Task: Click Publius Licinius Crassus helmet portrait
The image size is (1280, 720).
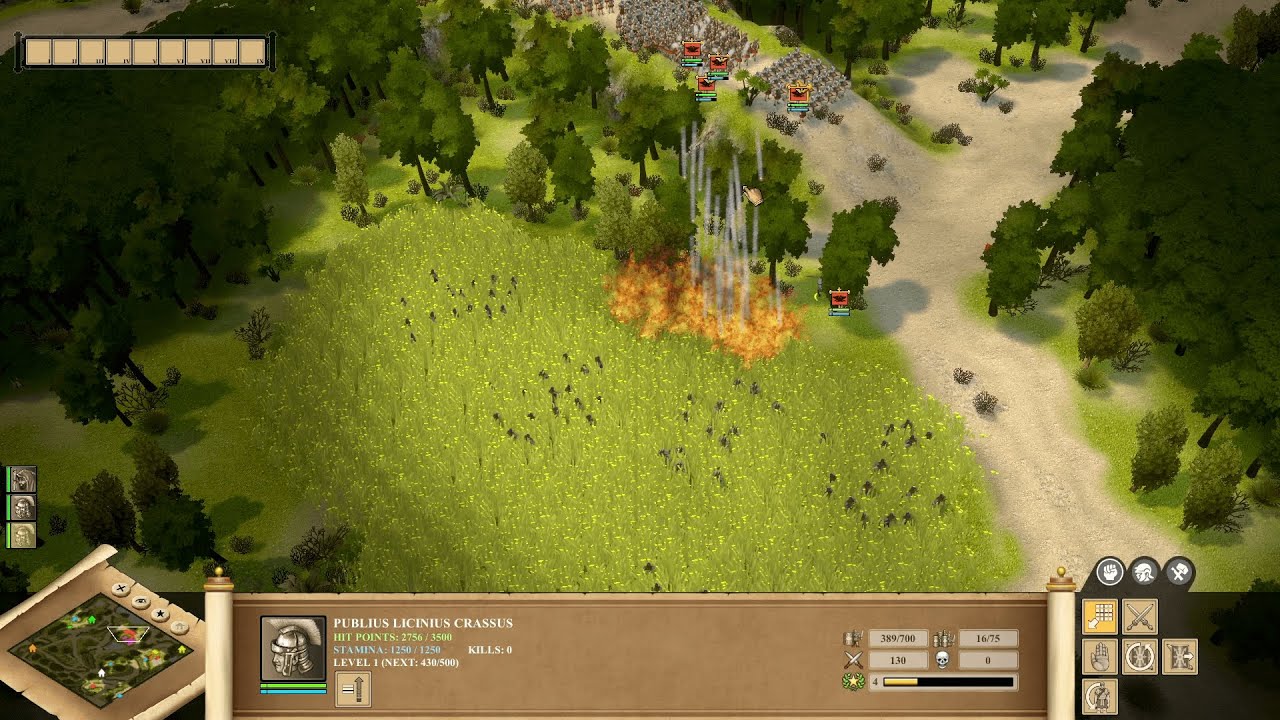Action: (x=293, y=649)
